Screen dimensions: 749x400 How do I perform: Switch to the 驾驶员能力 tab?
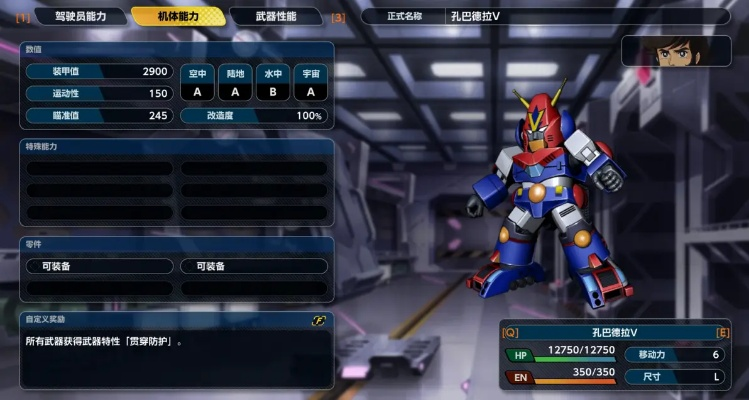pyautogui.click(x=79, y=16)
